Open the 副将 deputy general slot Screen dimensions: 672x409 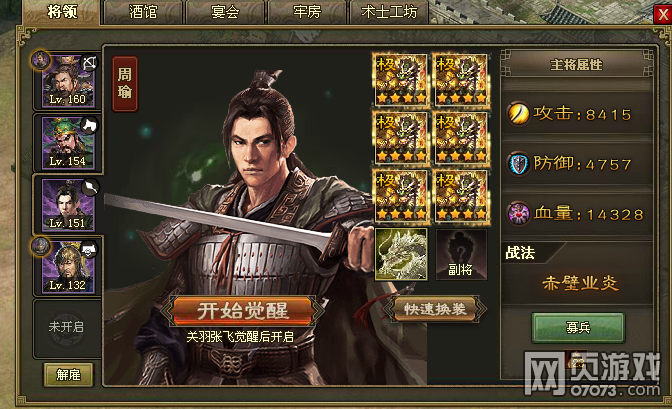pos(460,253)
